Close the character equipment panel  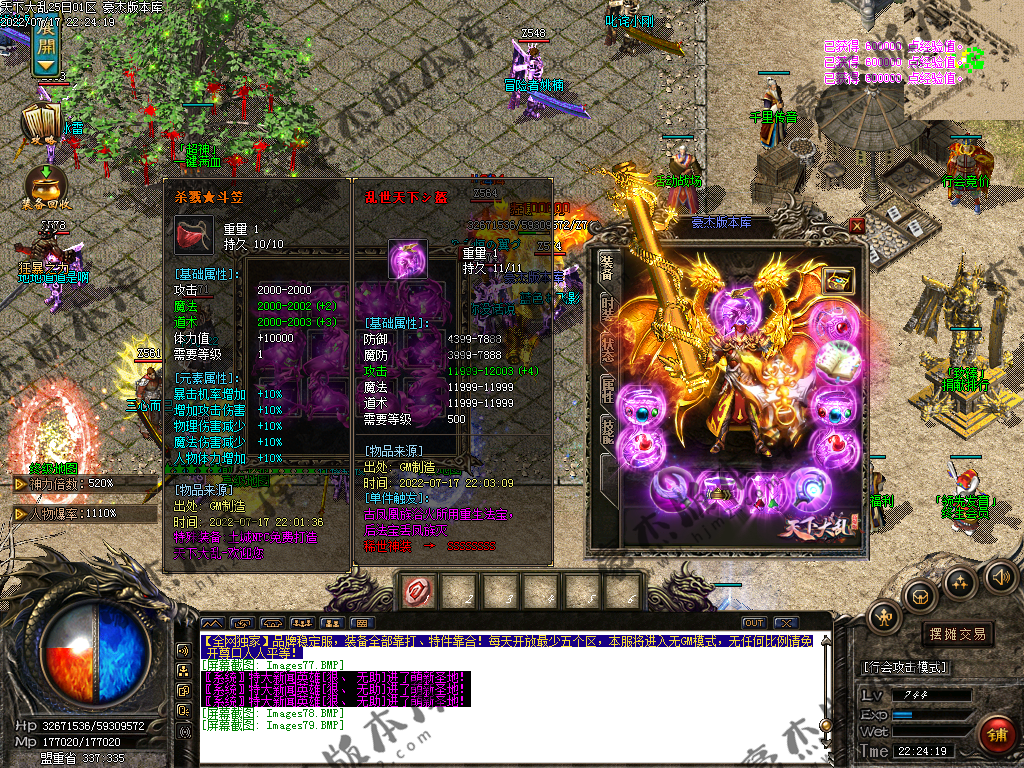tap(856, 226)
